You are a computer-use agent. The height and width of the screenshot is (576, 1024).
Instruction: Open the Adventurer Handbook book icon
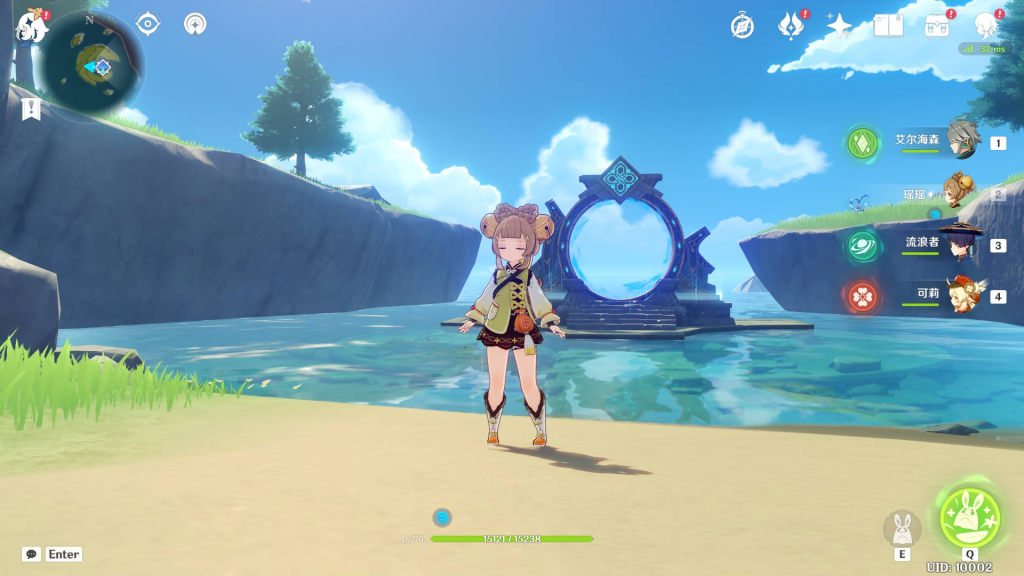888,26
